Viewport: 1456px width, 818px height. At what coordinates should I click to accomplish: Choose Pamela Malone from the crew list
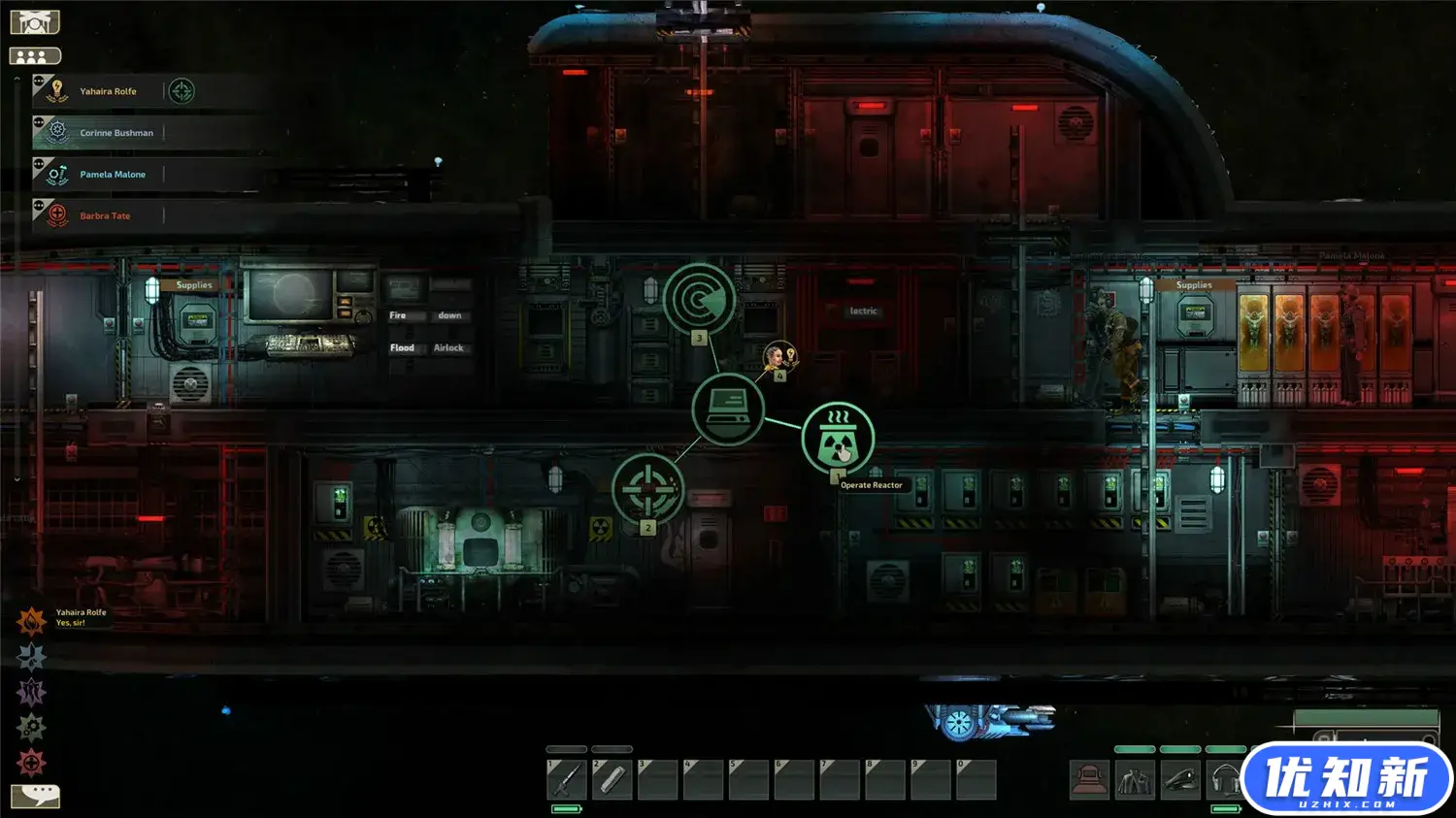point(112,175)
